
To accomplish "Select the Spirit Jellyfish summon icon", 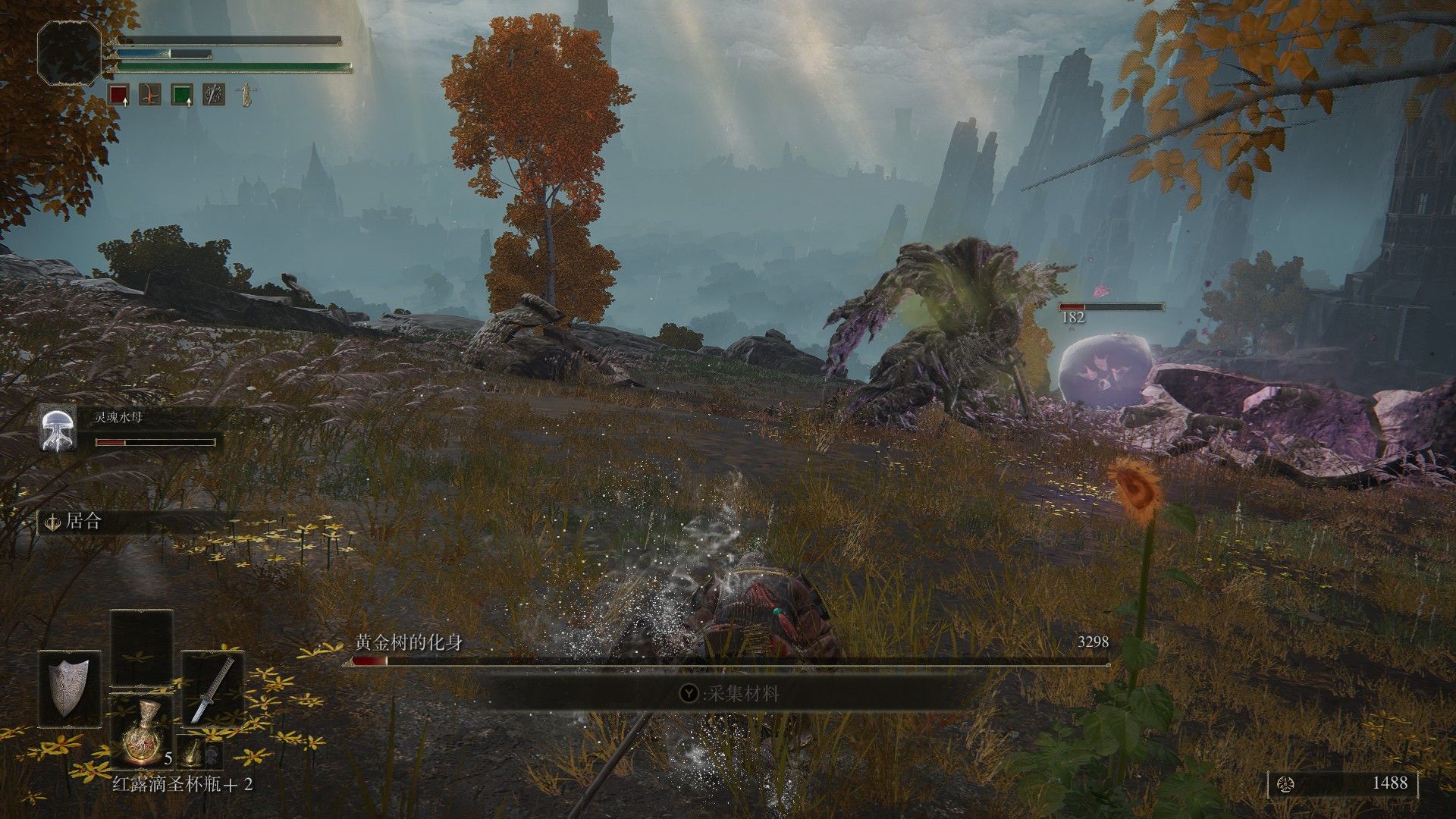I will [57, 429].
